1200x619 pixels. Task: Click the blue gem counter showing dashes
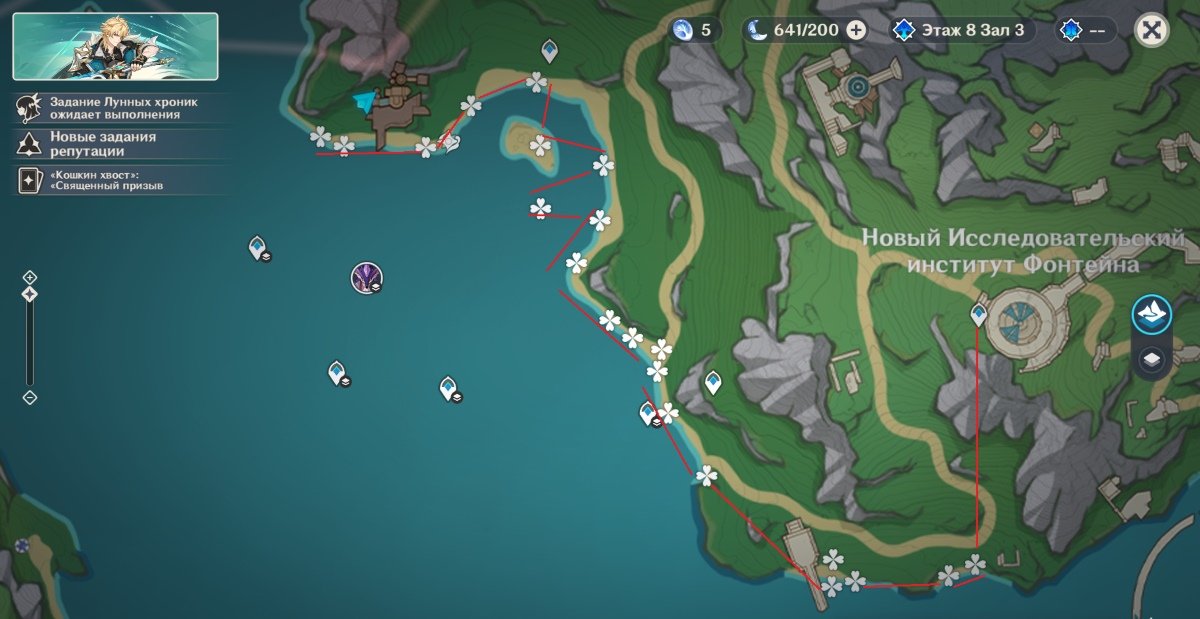(1085, 30)
